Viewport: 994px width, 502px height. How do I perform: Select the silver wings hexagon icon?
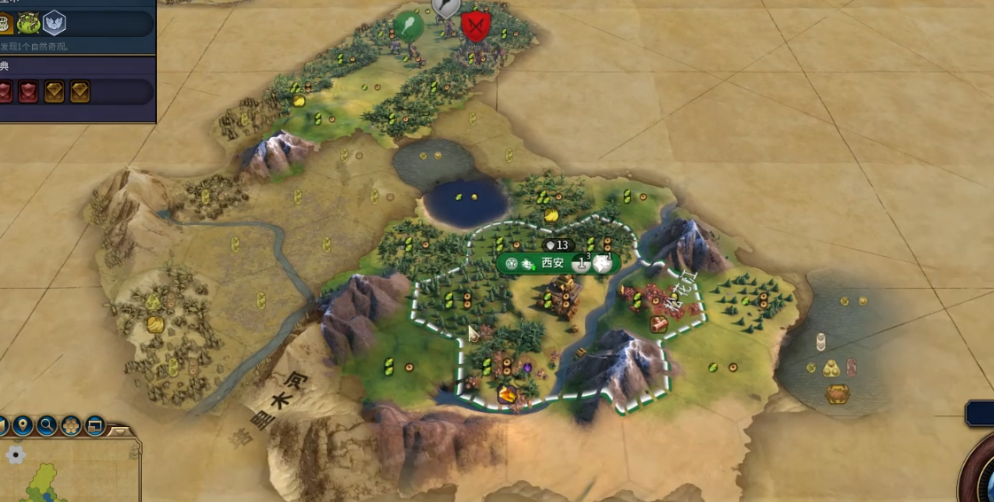(x=54, y=22)
